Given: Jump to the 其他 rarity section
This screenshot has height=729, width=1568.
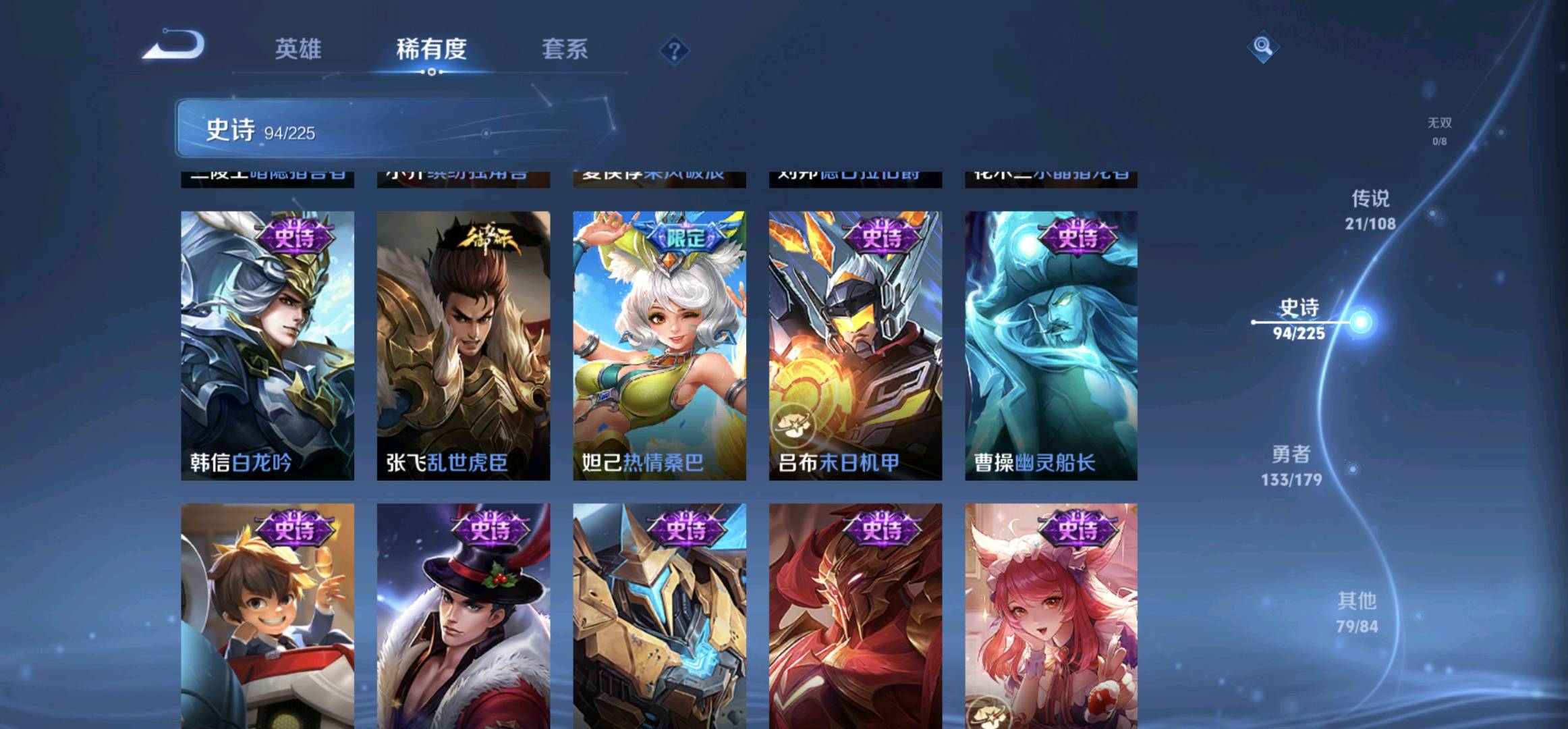Looking at the screenshot, I should (x=1357, y=612).
